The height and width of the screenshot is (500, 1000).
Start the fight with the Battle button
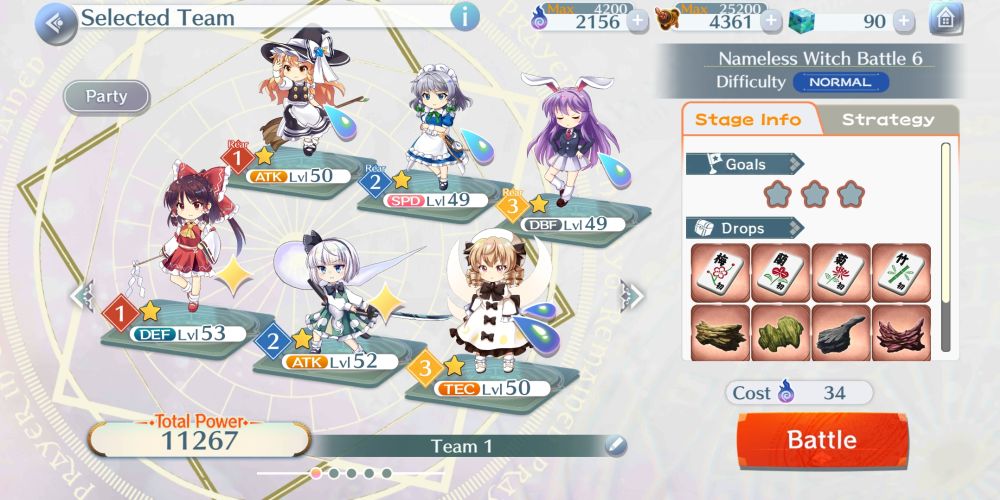tap(822, 440)
